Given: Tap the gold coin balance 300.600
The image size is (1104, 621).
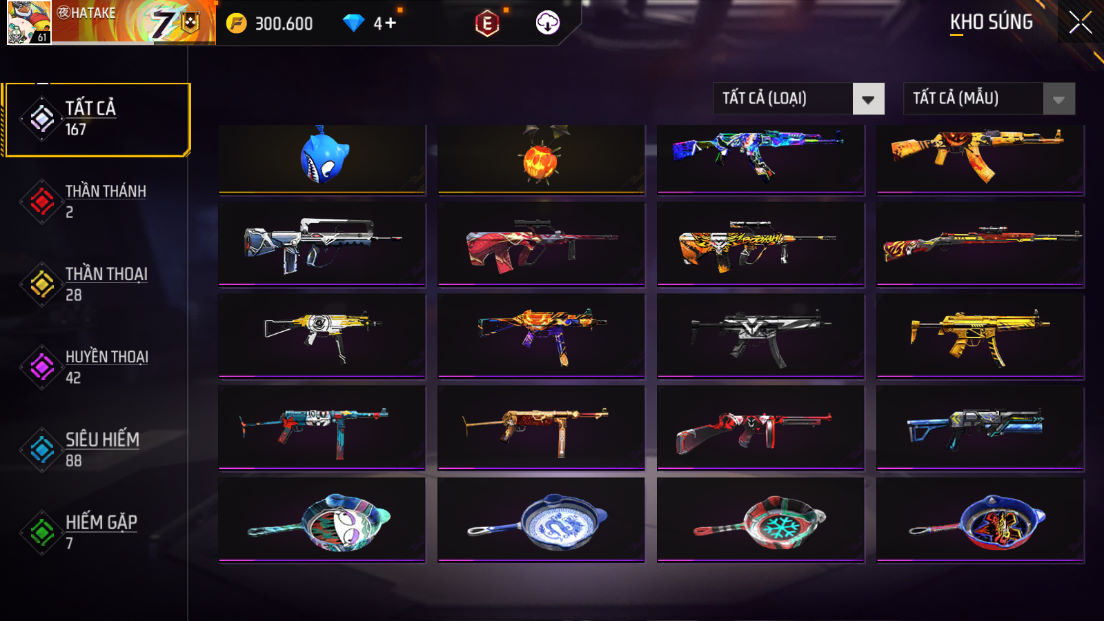Looking at the screenshot, I should pos(270,23).
